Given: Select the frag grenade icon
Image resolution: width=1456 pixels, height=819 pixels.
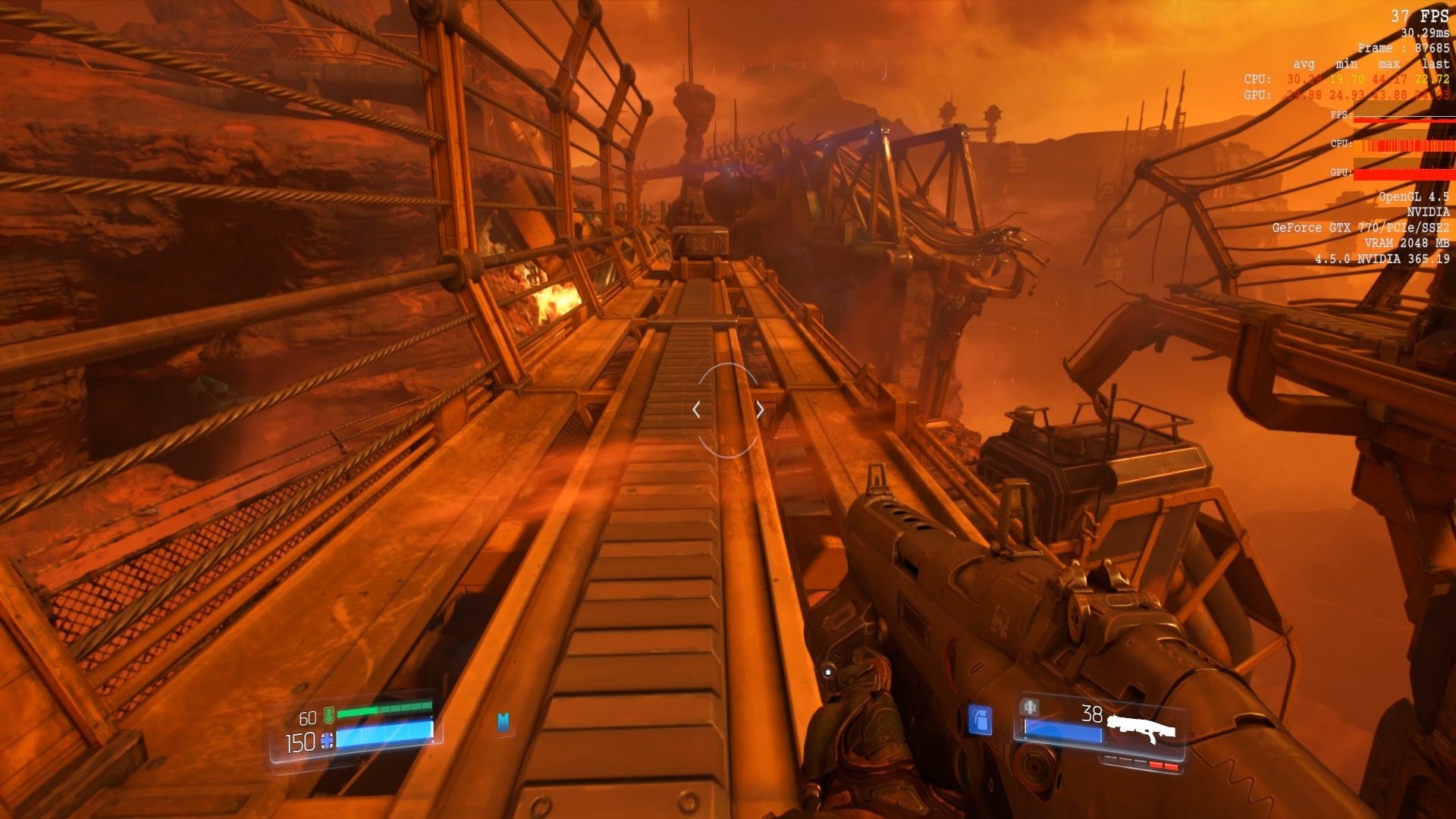Looking at the screenshot, I should pyautogui.click(x=980, y=719).
